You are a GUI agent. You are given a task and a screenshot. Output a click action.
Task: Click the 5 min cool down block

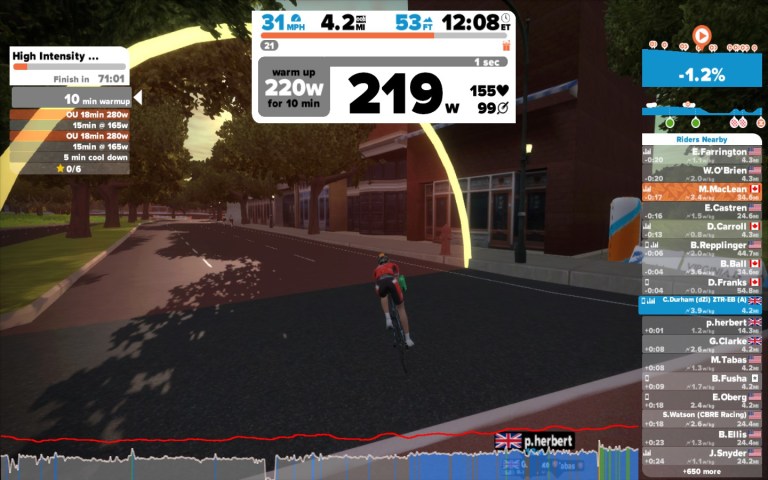[x=70, y=157]
